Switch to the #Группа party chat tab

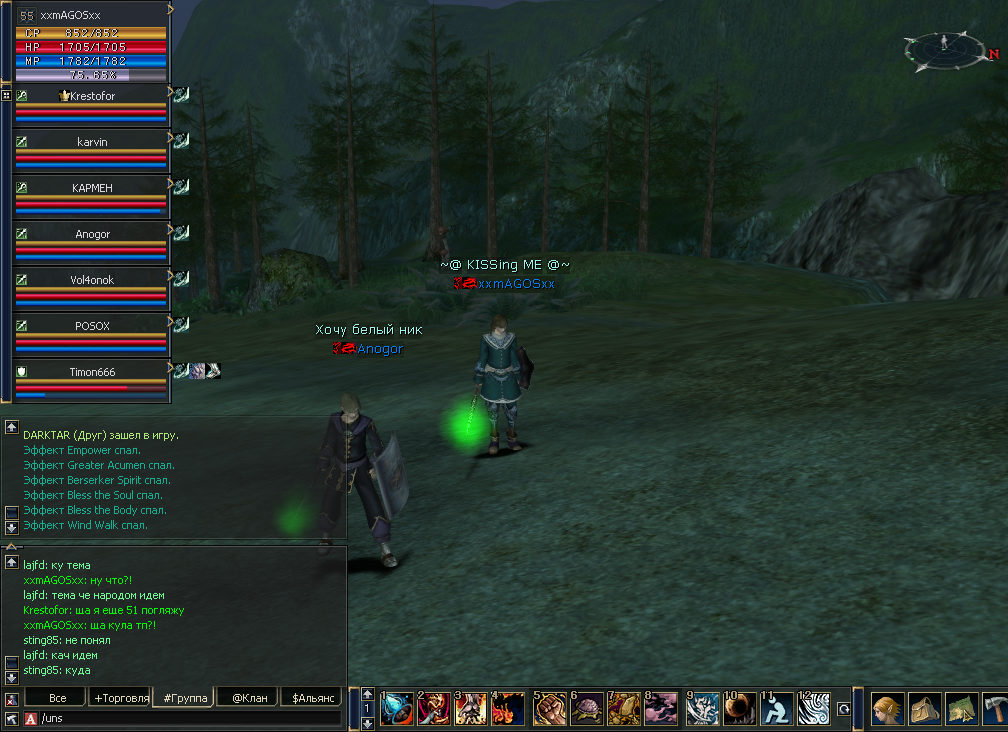[183, 698]
